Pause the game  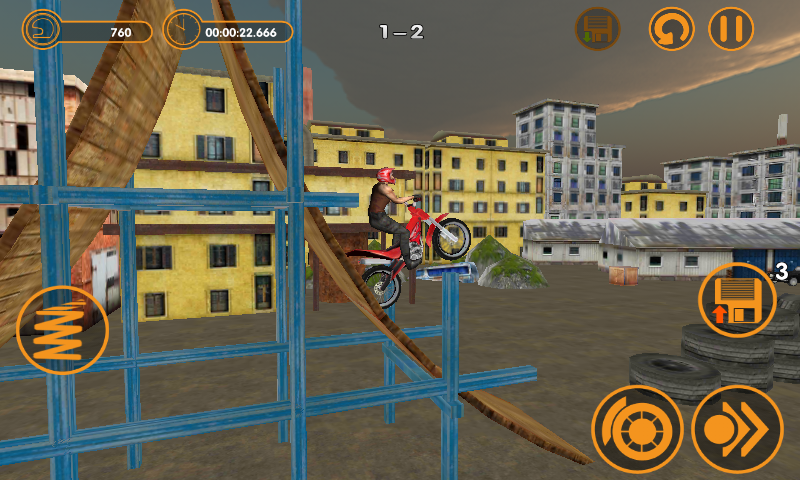pyautogui.click(x=731, y=28)
